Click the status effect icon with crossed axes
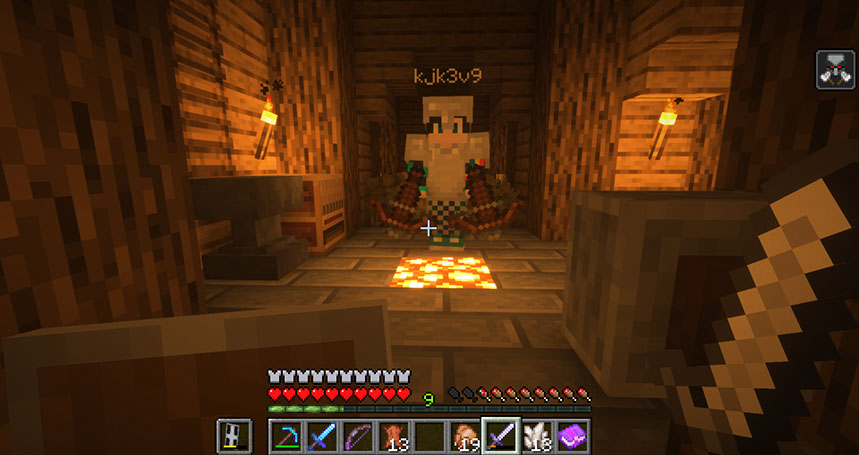This screenshot has height=455, width=859. [835, 69]
